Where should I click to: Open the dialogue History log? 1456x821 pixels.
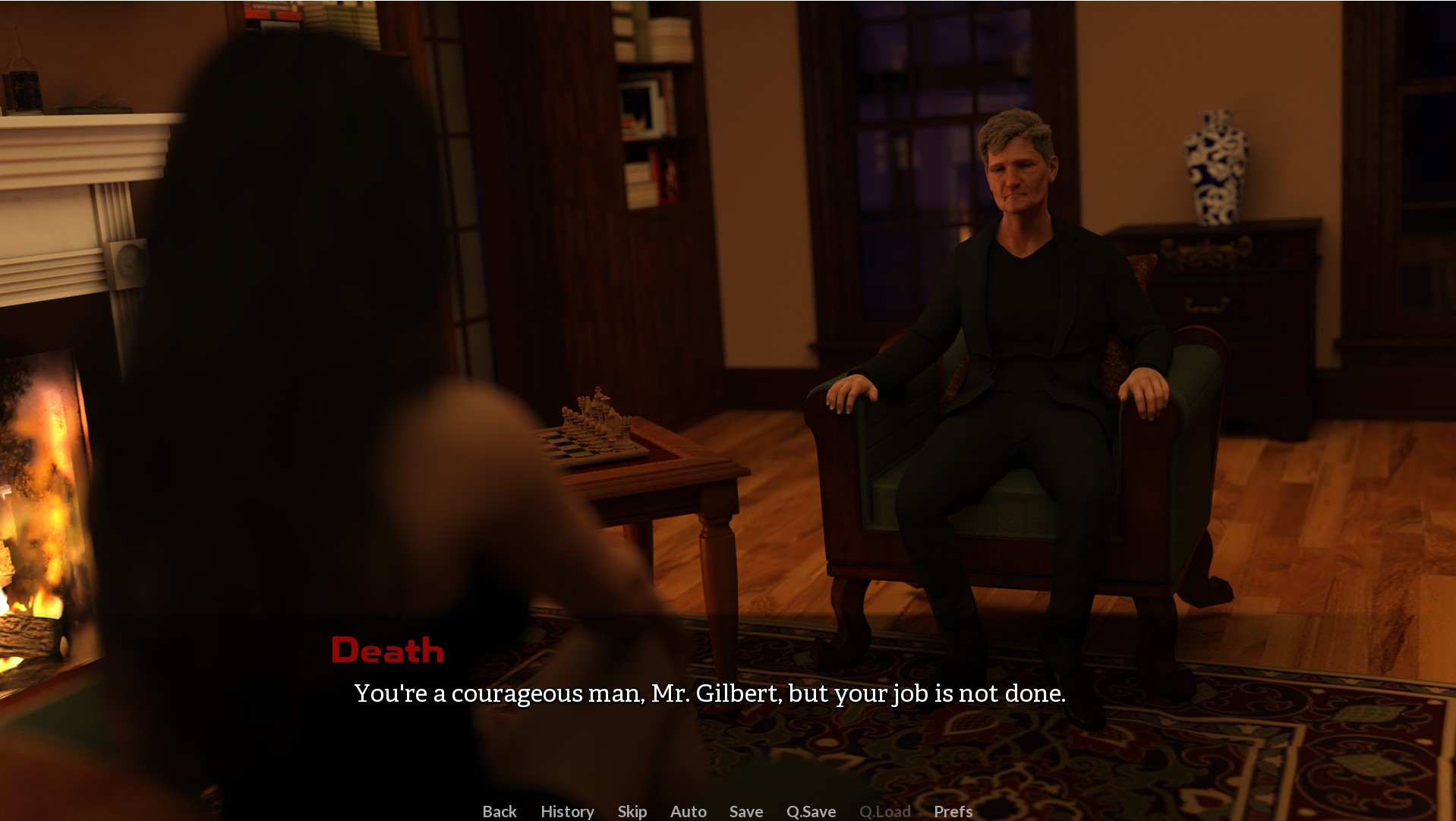567,811
